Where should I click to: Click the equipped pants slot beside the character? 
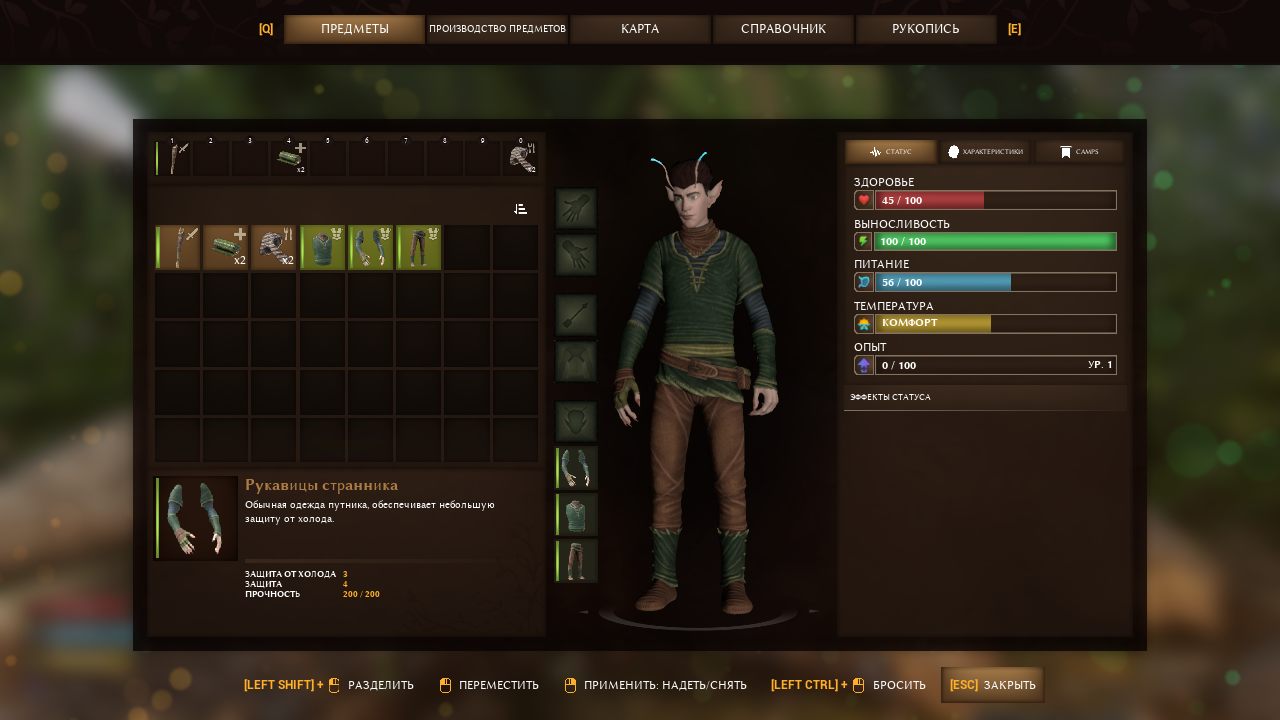pos(577,560)
